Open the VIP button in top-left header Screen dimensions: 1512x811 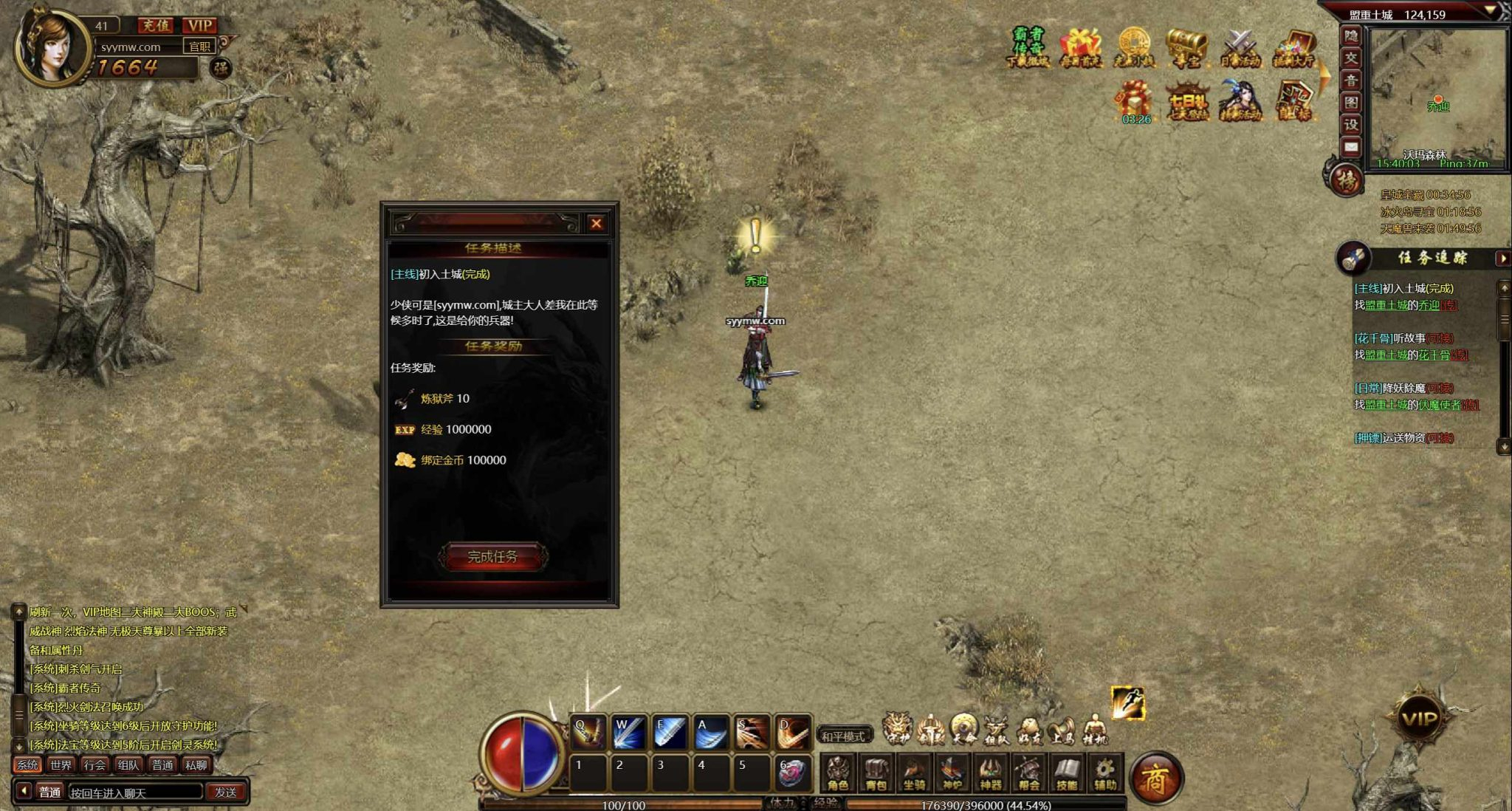click(199, 25)
